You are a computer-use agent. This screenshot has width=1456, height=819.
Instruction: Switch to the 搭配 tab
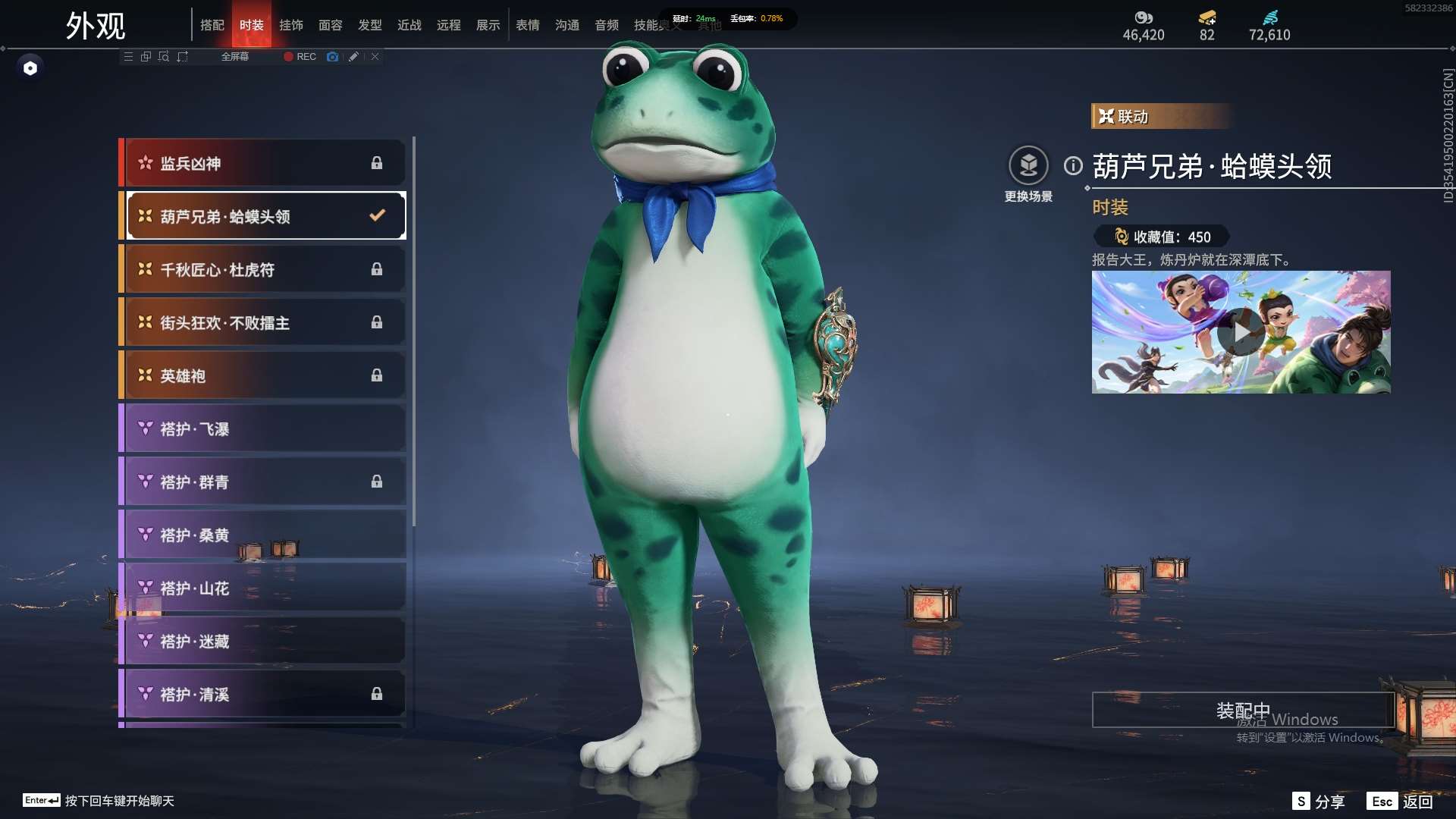click(212, 25)
